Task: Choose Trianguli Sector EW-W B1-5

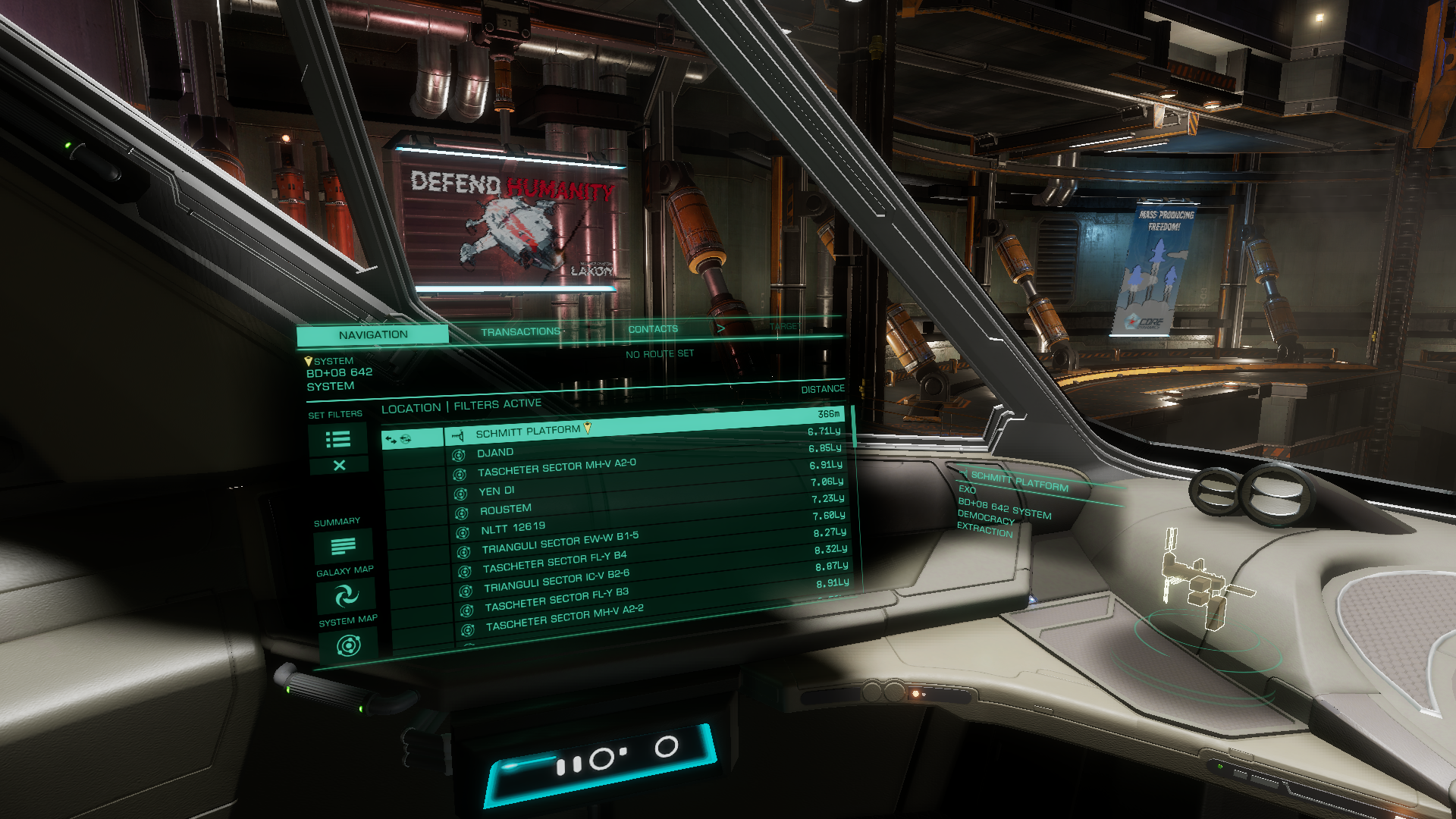Action: (560, 542)
